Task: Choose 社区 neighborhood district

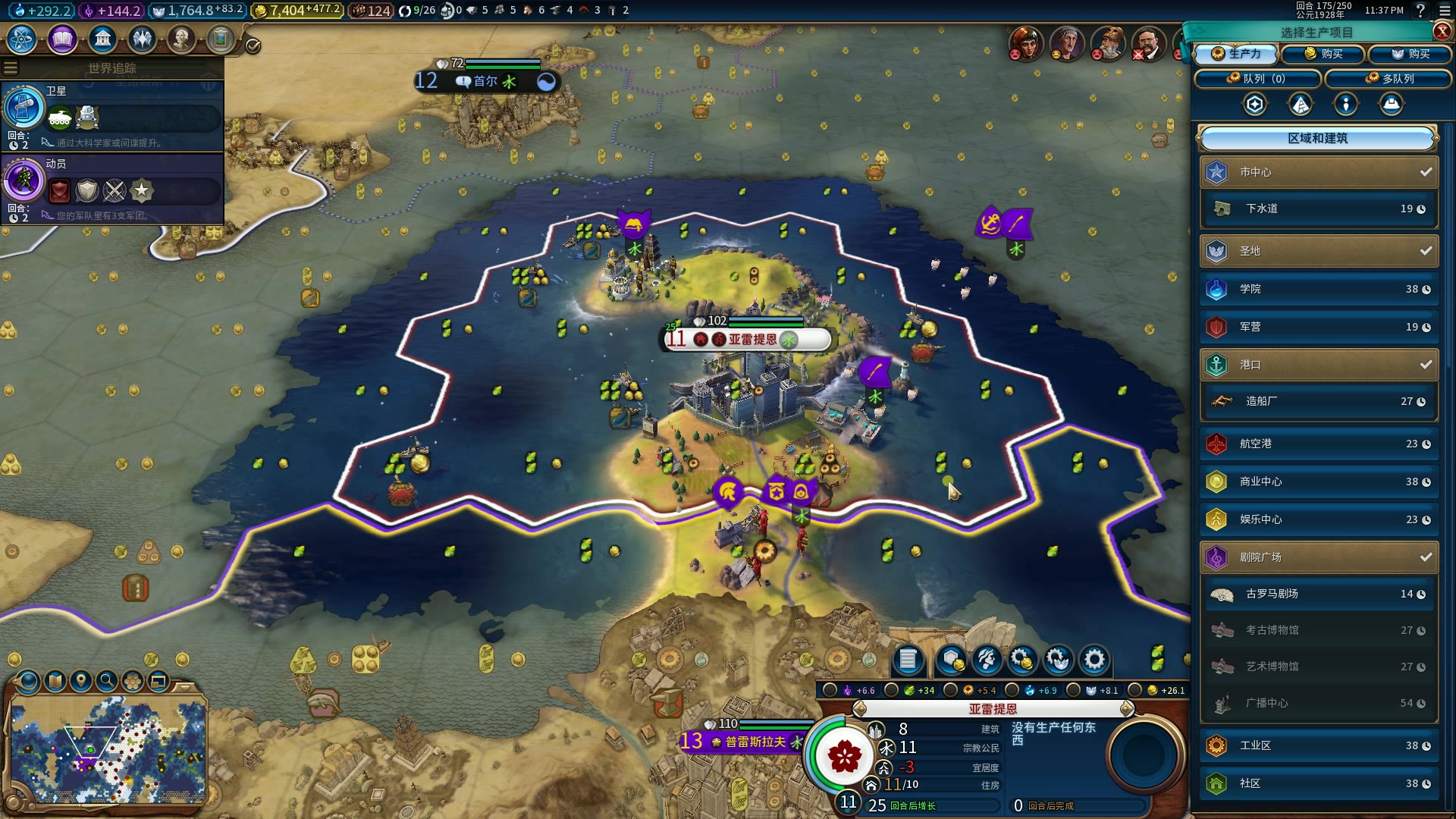Action: pos(1319,783)
